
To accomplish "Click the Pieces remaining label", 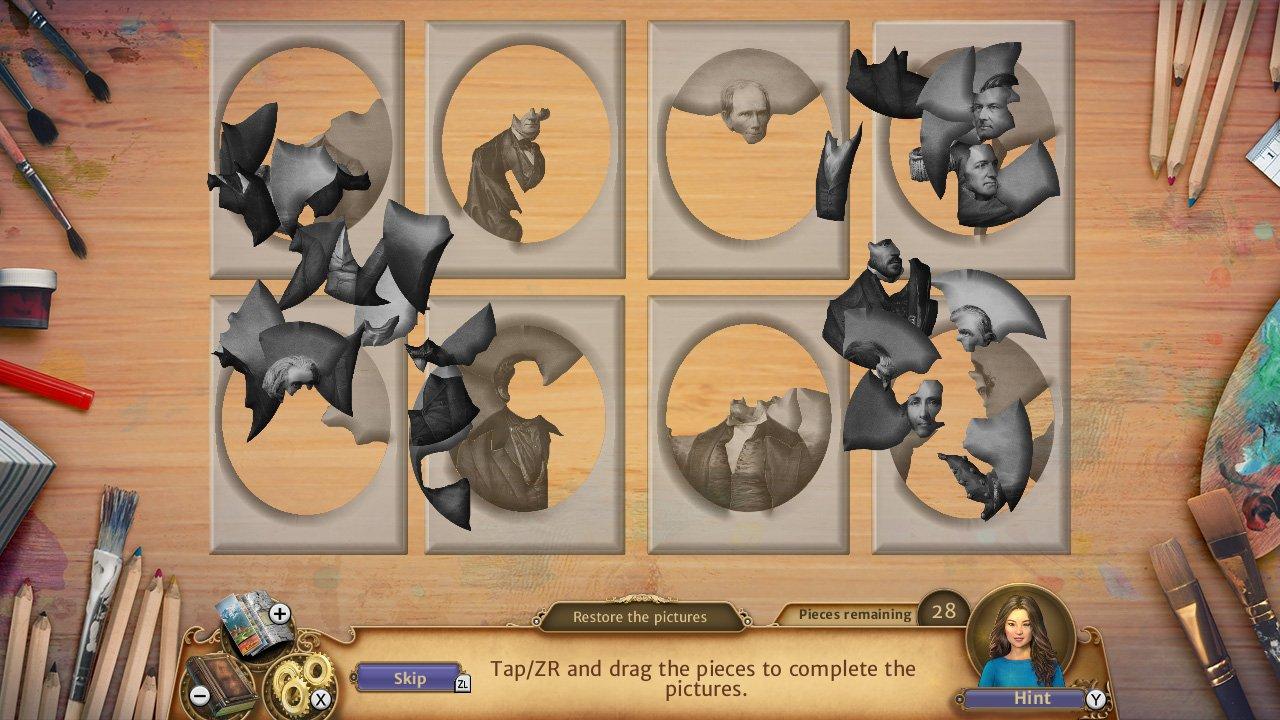I will coord(855,615).
